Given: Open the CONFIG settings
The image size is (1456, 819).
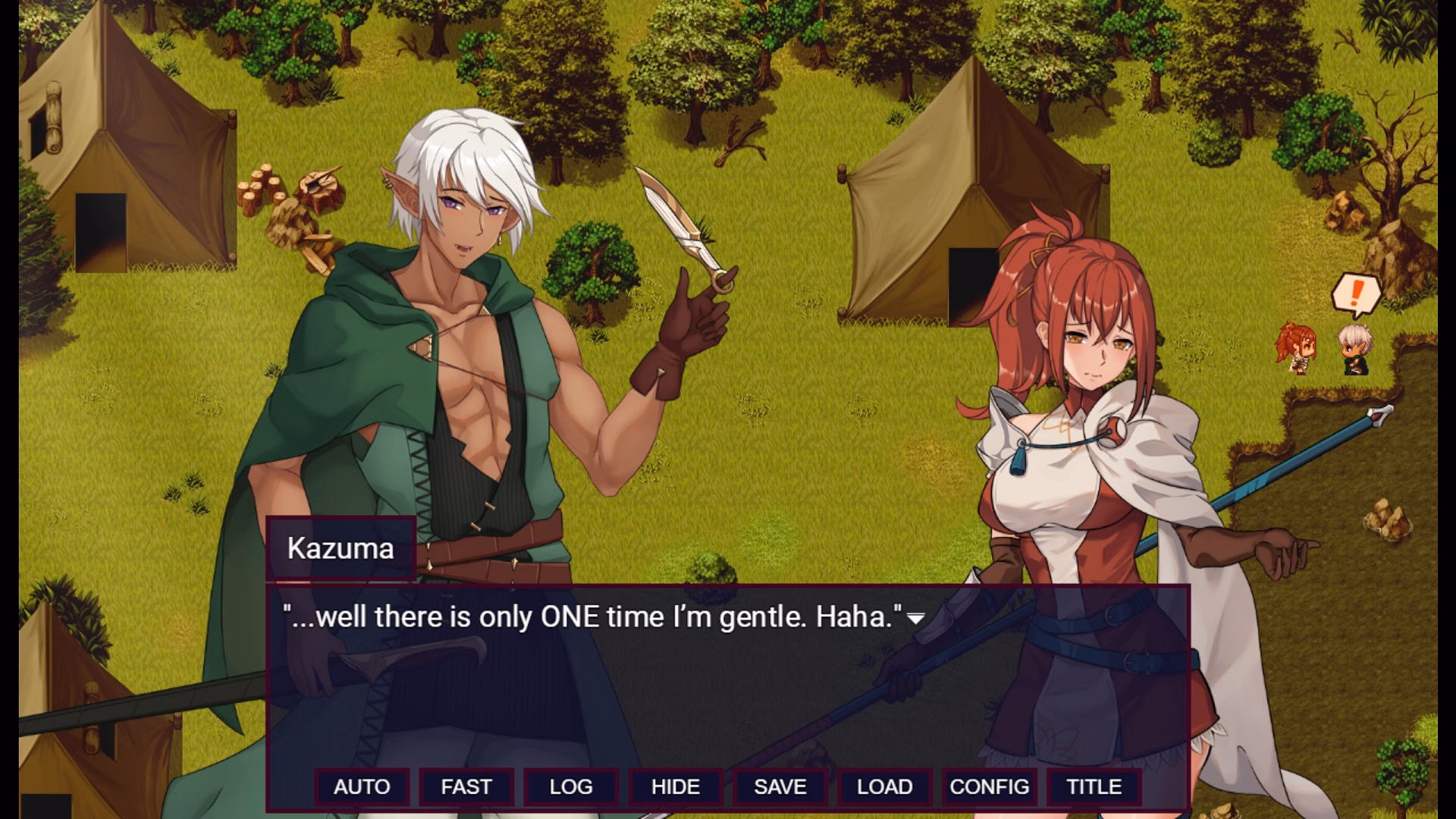Looking at the screenshot, I should [x=989, y=787].
